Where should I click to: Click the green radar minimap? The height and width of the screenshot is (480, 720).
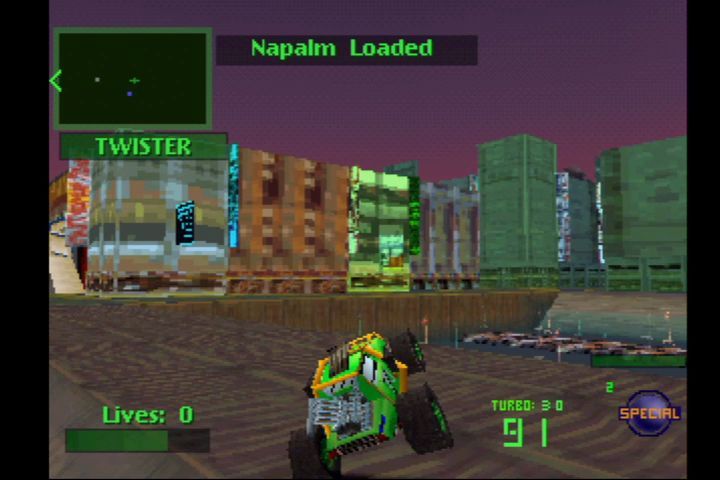133,78
